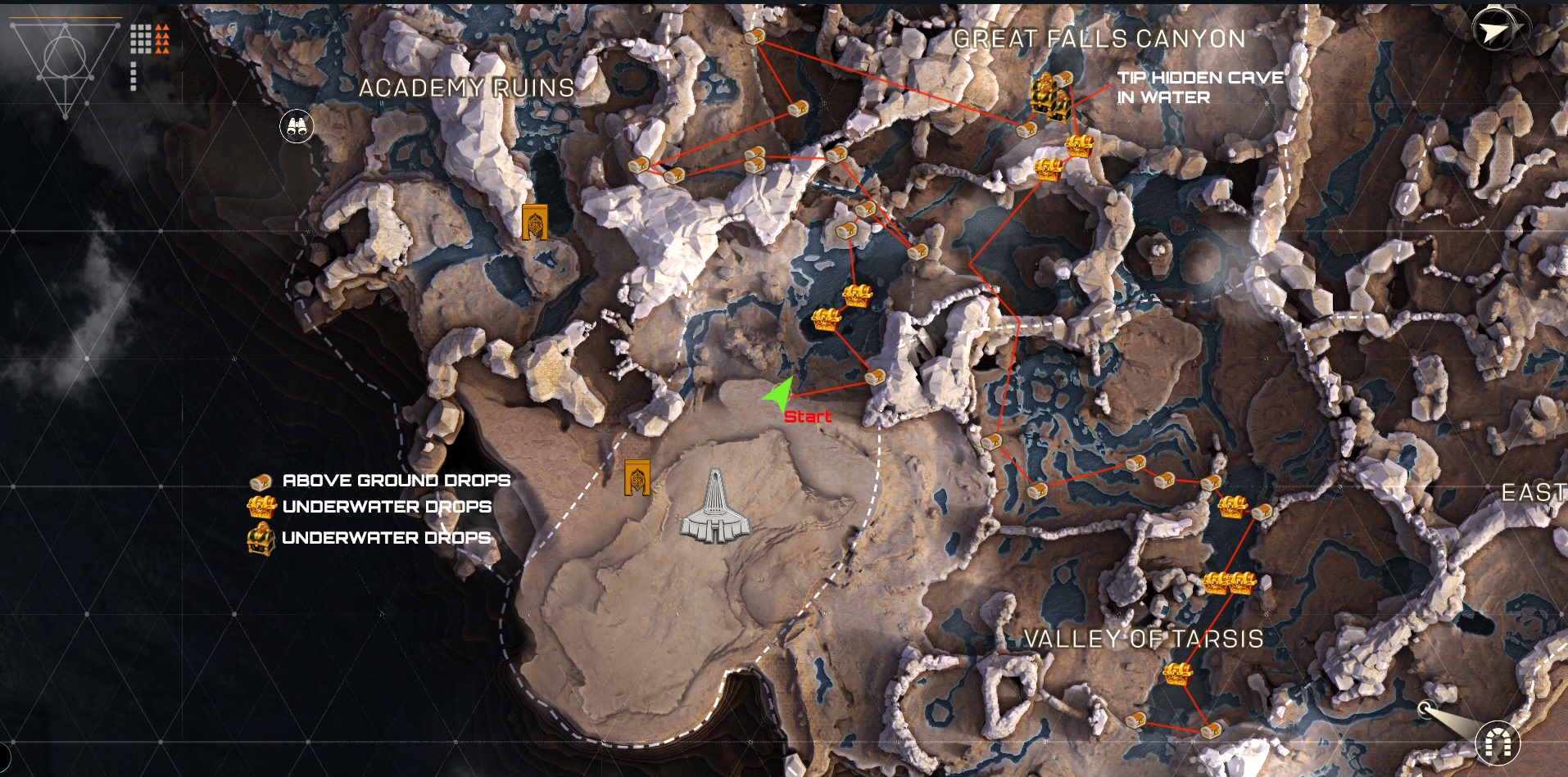Viewport: 1568px width, 777px height.
Task: Choose the banner marker beside Fort Tarsis
Action: pyautogui.click(x=637, y=477)
